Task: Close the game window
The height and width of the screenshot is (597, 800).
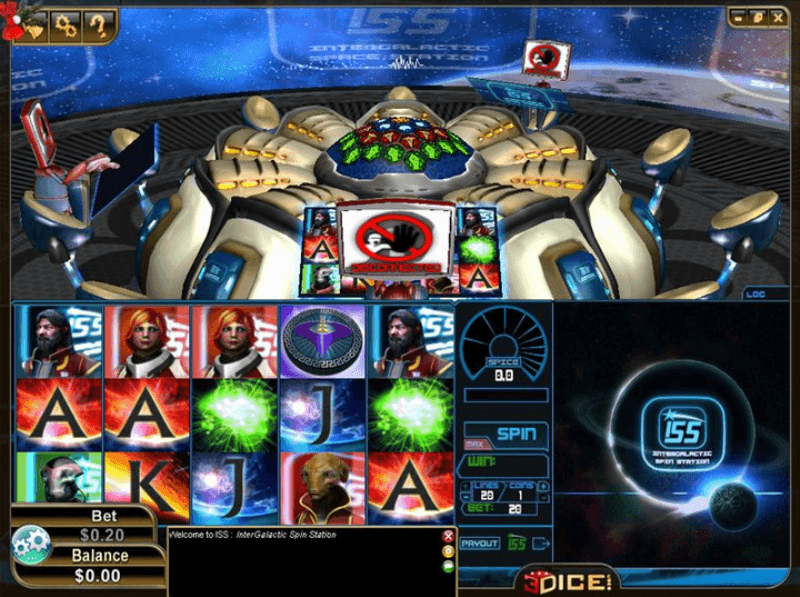Action: 777,17
